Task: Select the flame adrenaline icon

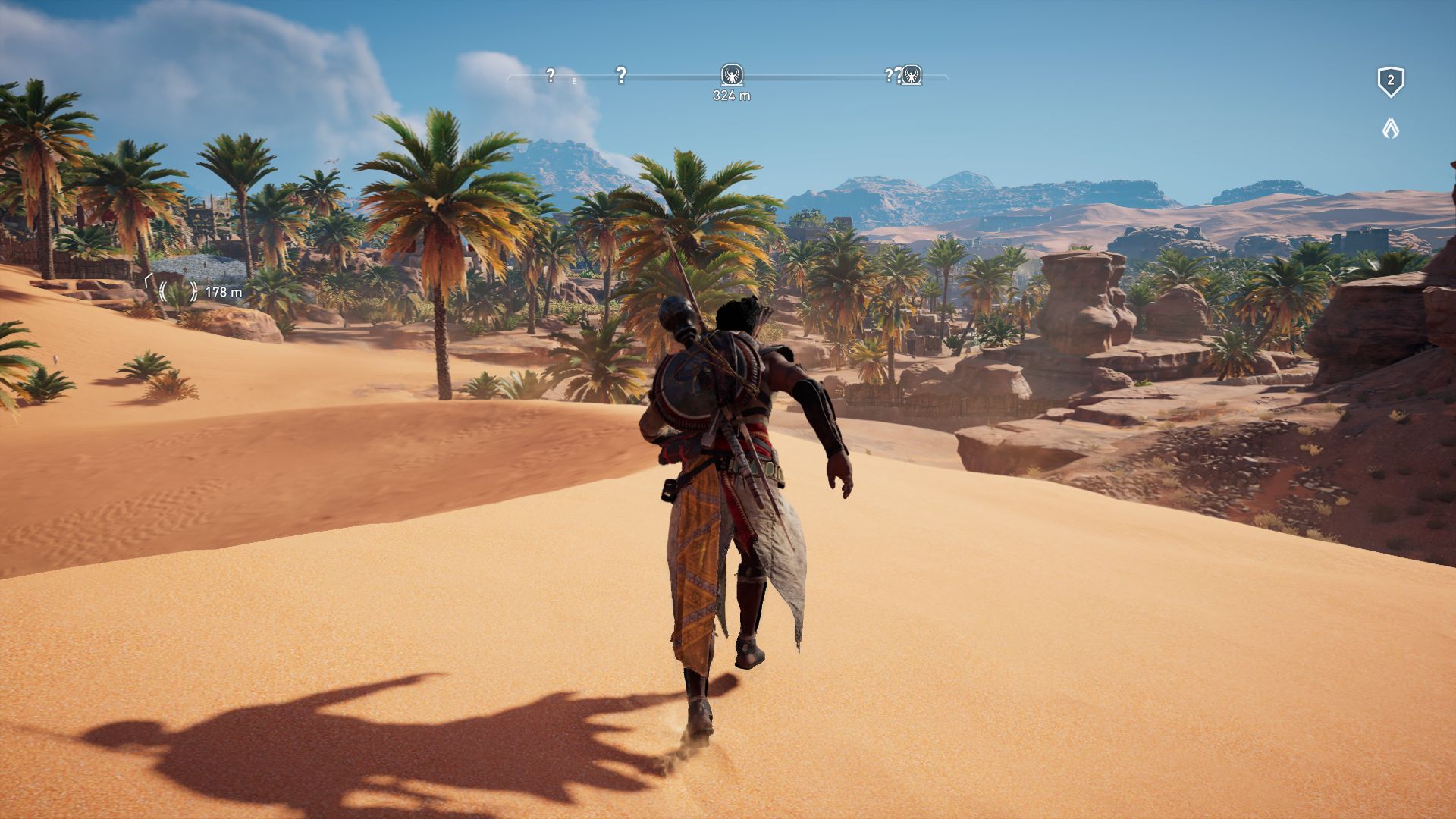Action: coord(1390,128)
